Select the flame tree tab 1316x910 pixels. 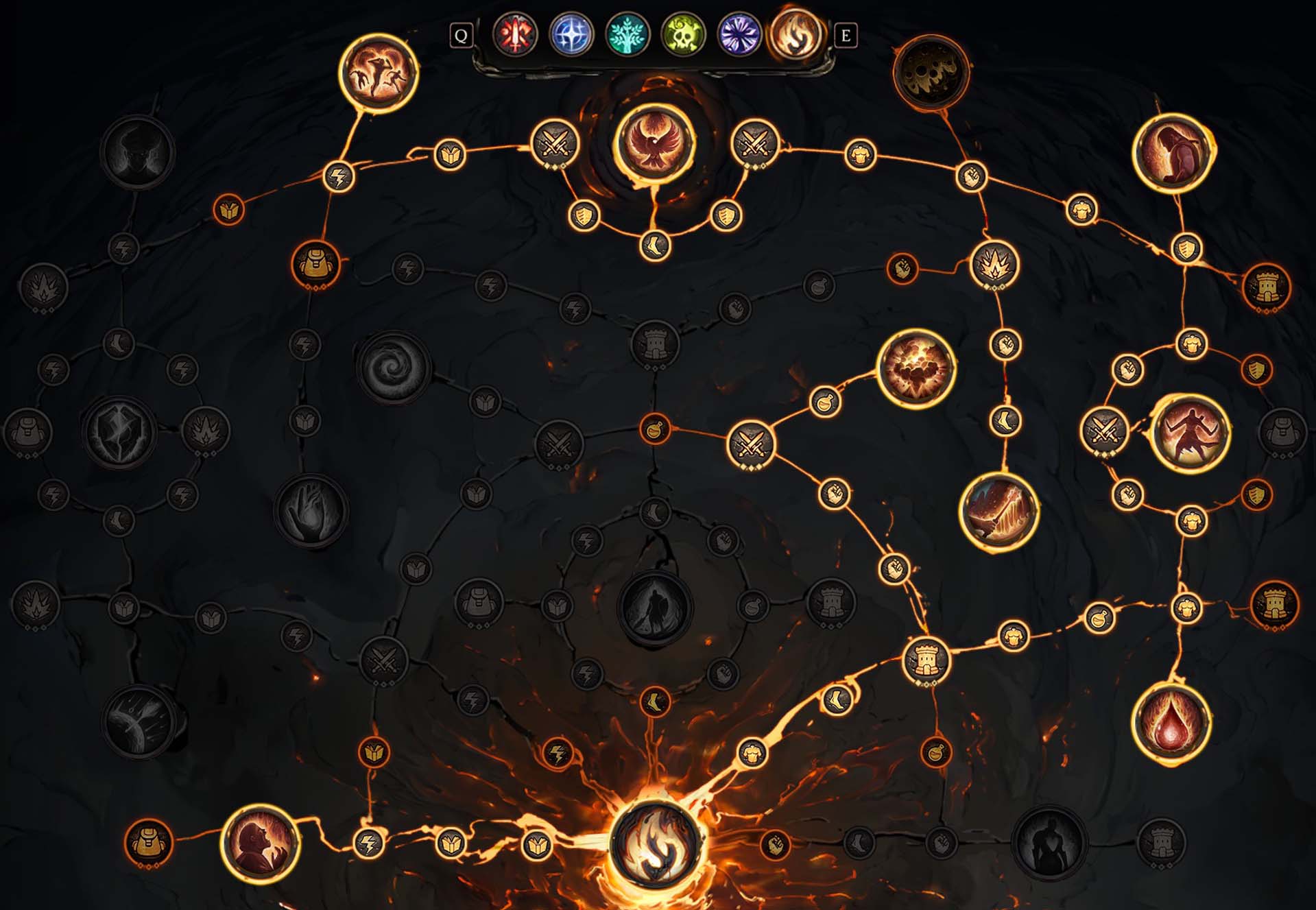tap(795, 34)
